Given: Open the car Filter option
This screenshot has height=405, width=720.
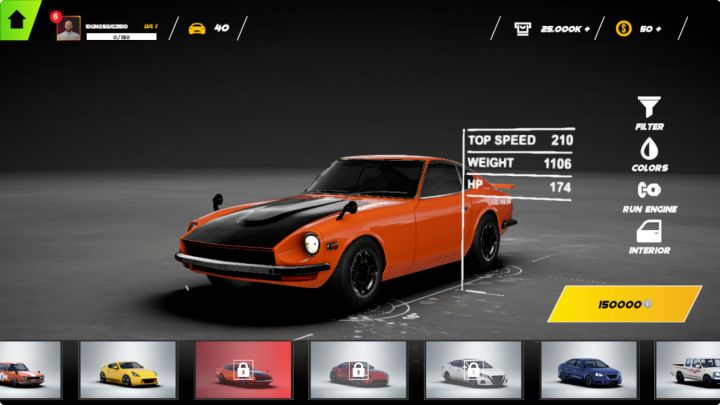Looking at the screenshot, I should click(649, 112).
